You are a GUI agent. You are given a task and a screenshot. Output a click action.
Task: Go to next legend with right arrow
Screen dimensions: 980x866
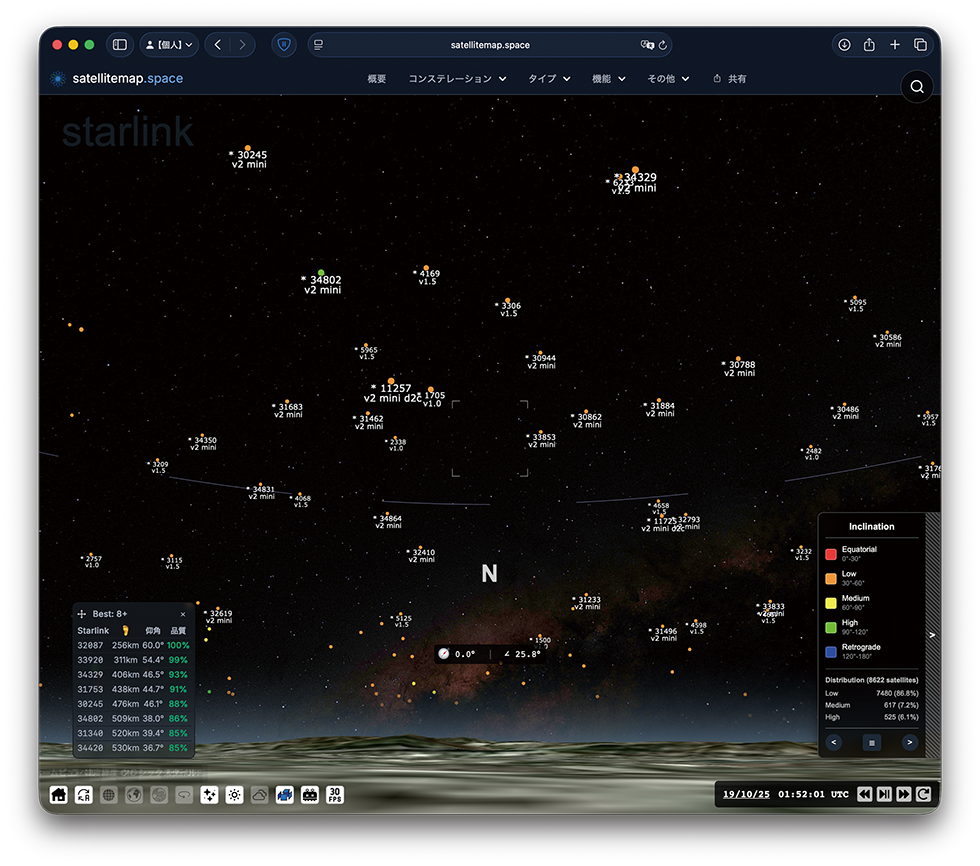(909, 742)
